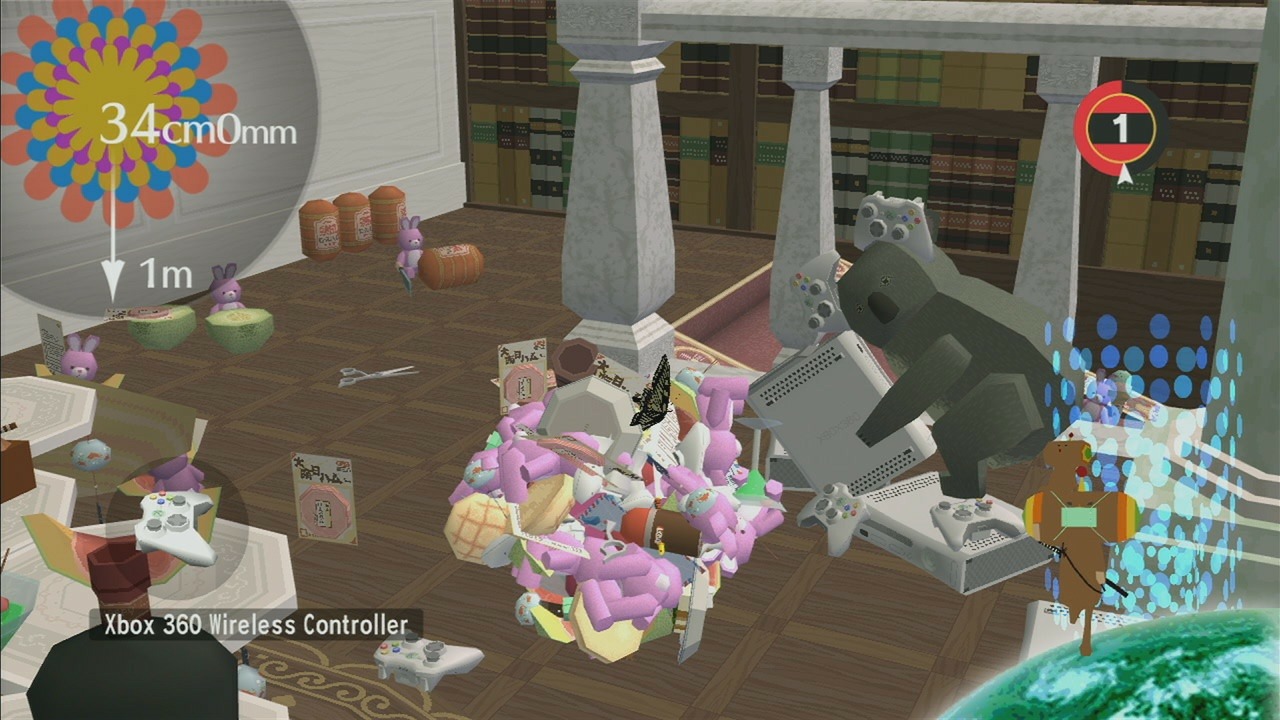Select the round counter badge showing 1

tap(1123, 128)
